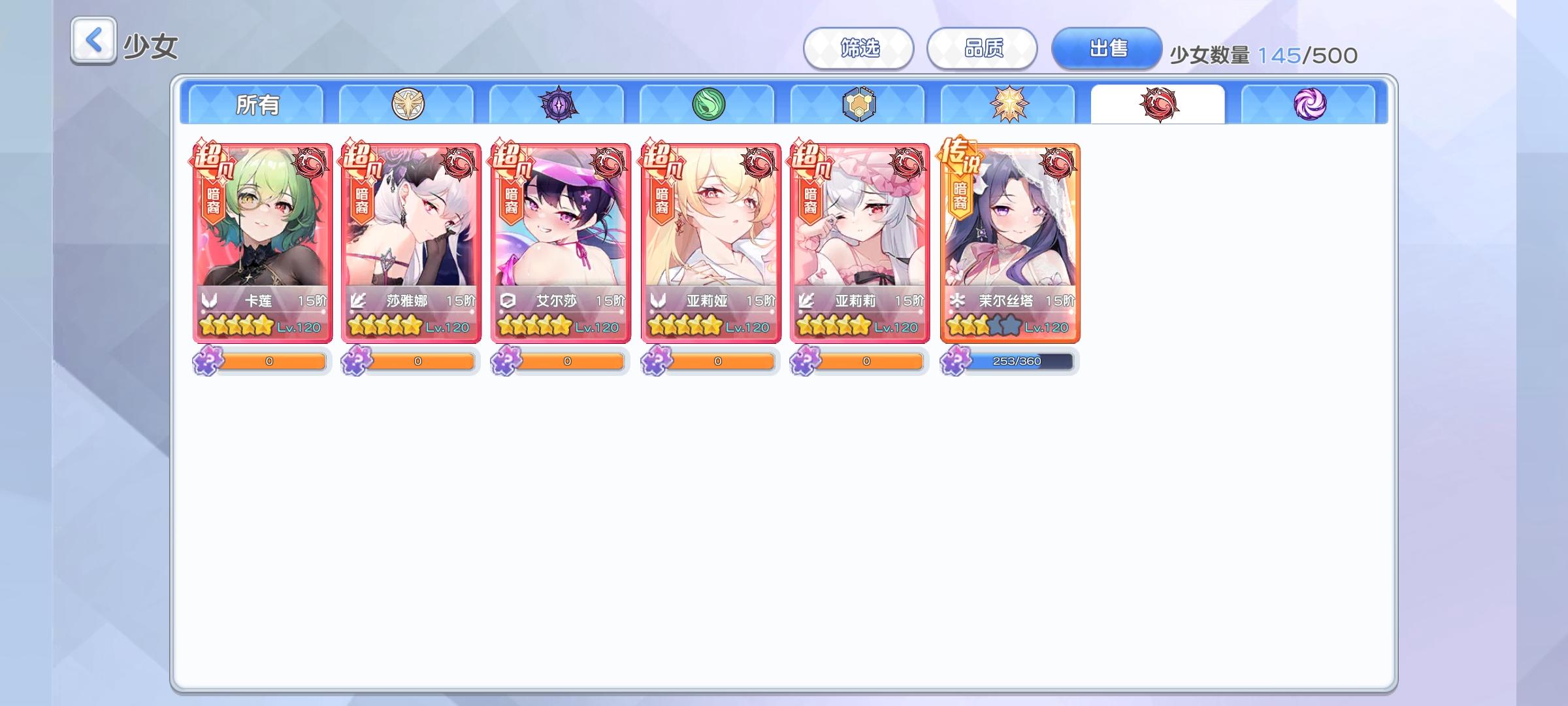Click the yellow hexagon element filter icon
Viewport: 1568px width, 706px height.
pyautogui.click(x=857, y=103)
